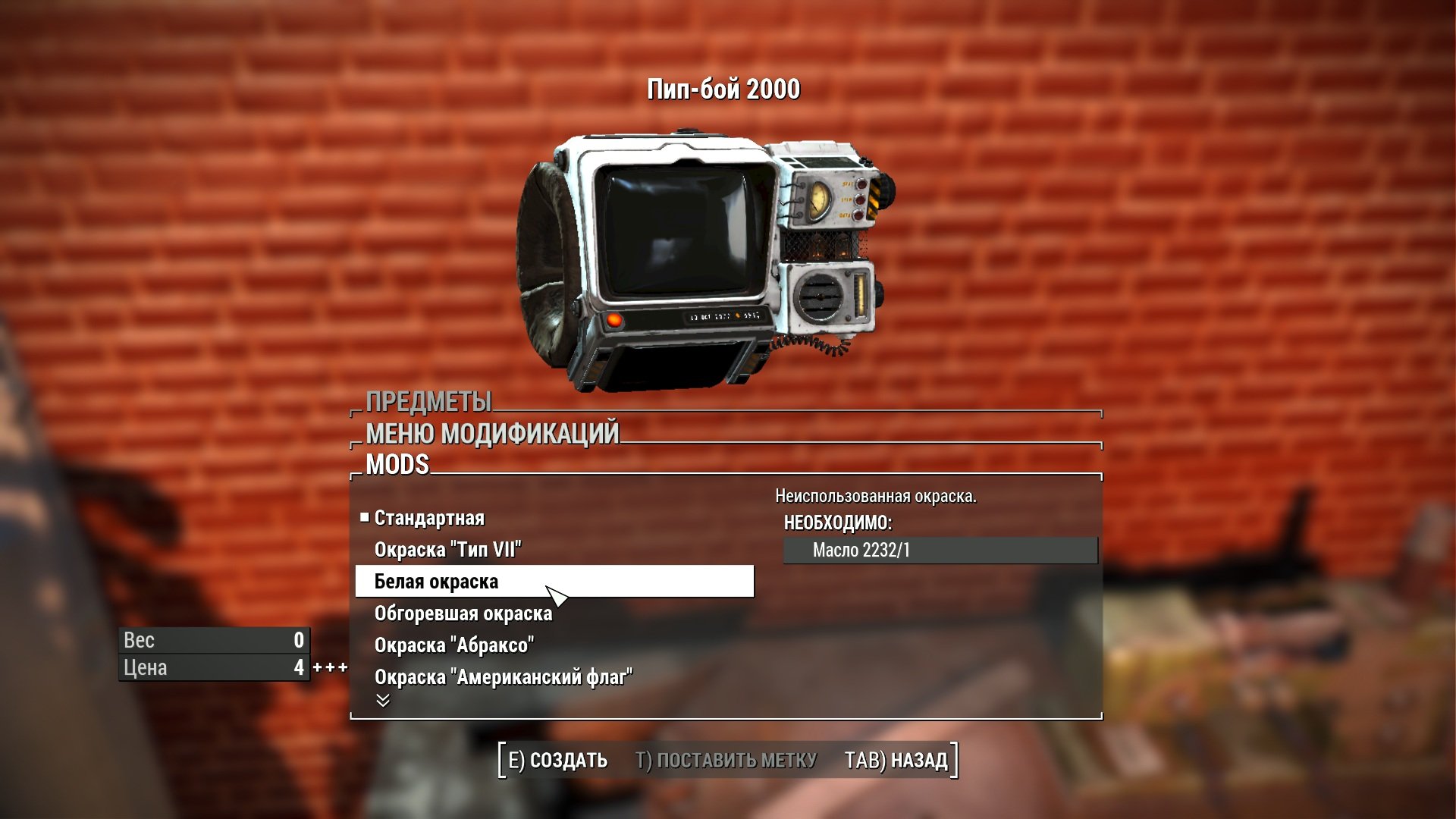The height and width of the screenshot is (819, 1456).
Task: Choose Окраска "Абраксо" paint
Action: coord(453,645)
